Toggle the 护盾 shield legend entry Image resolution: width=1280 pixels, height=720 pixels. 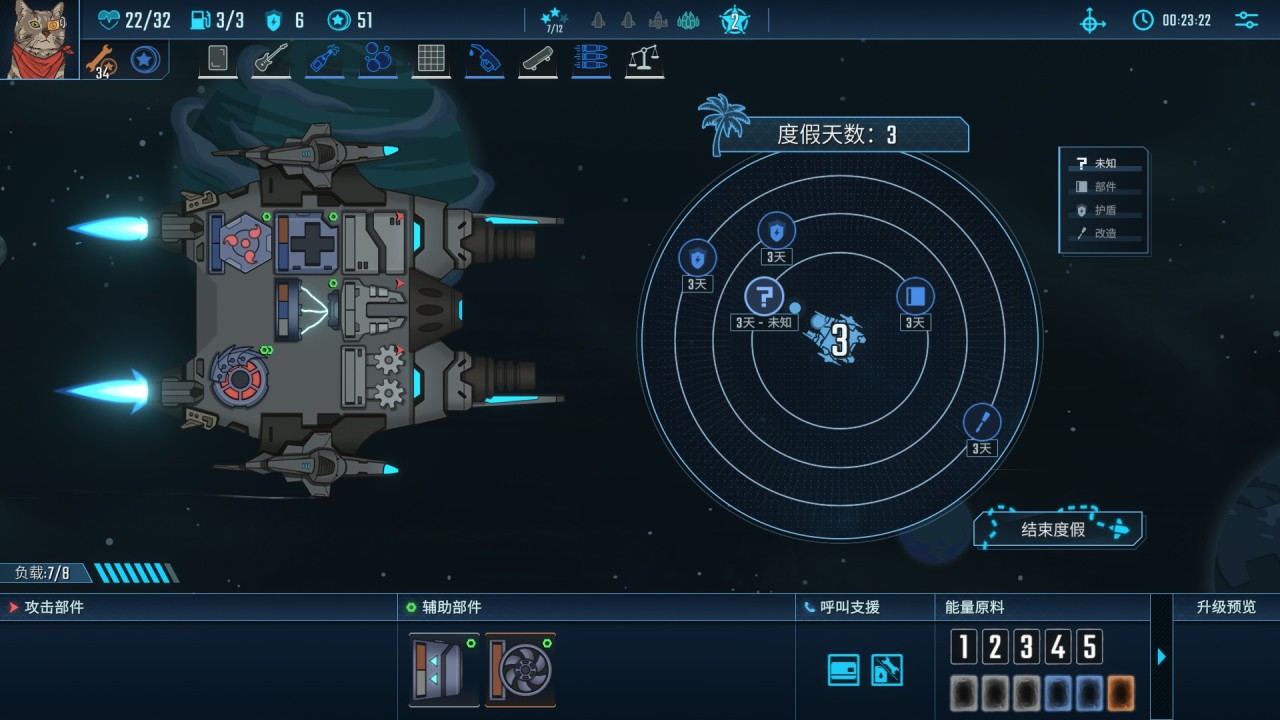[x=1104, y=210]
